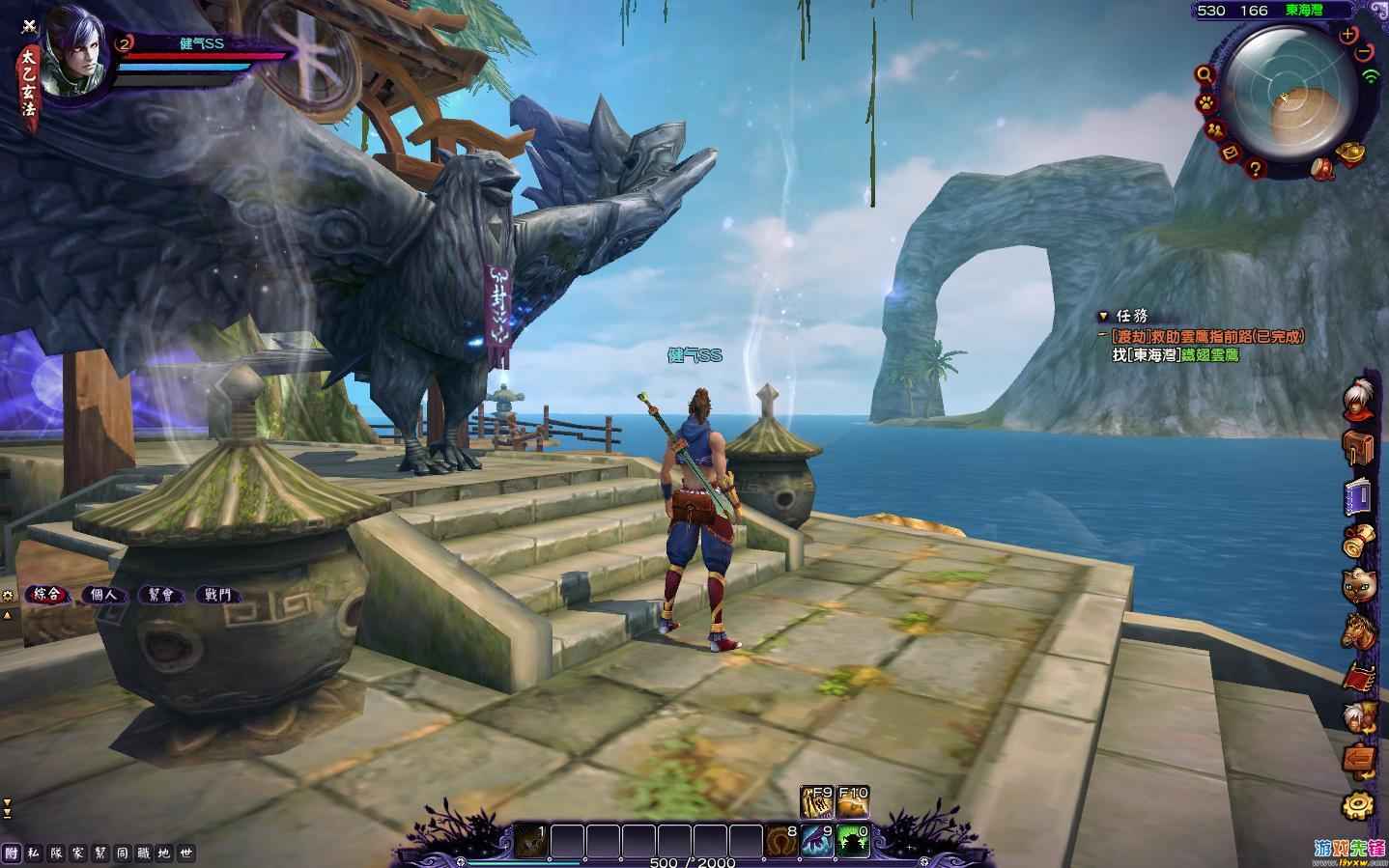Collapse the 任務 quest tracker

pyautogui.click(x=1103, y=316)
